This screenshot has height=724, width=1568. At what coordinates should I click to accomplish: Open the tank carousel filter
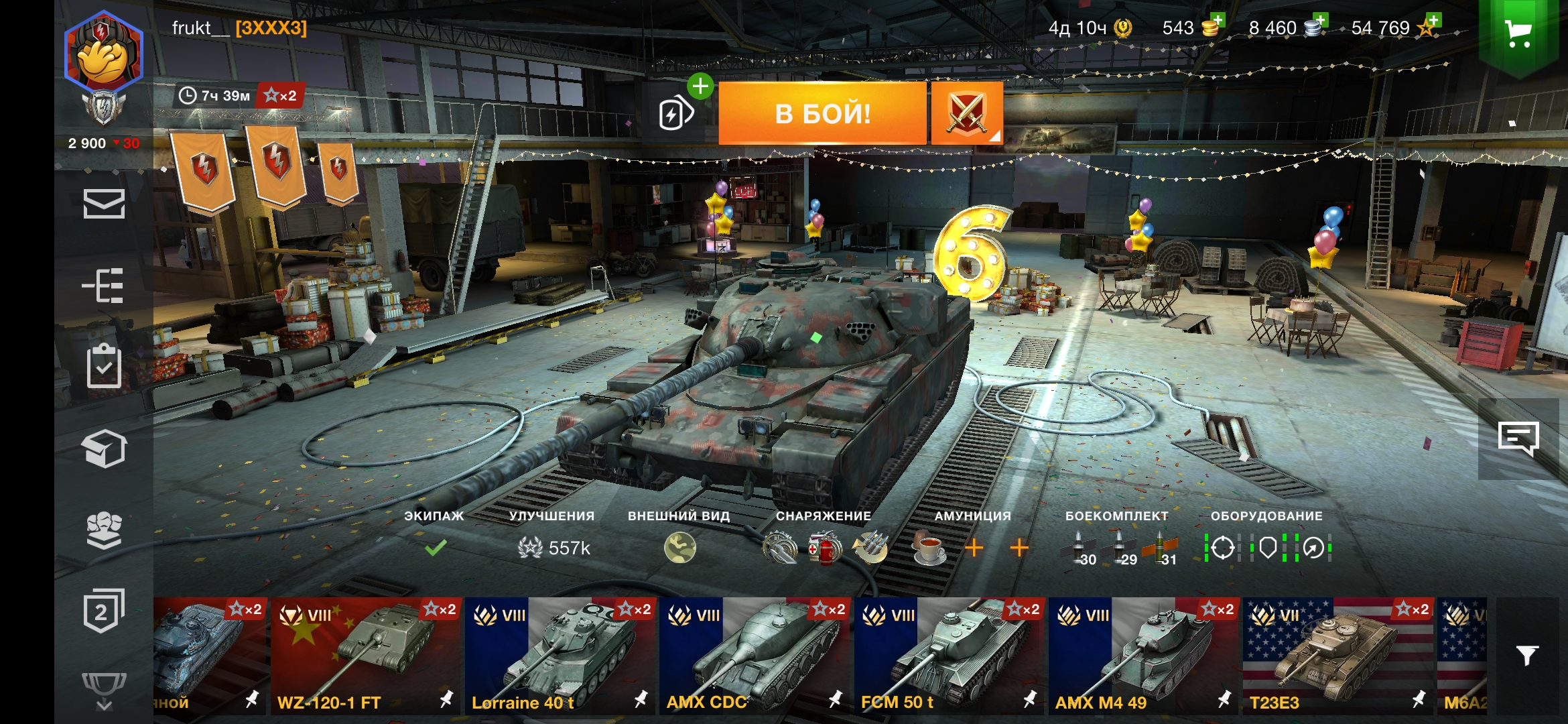tap(1527, 655)
